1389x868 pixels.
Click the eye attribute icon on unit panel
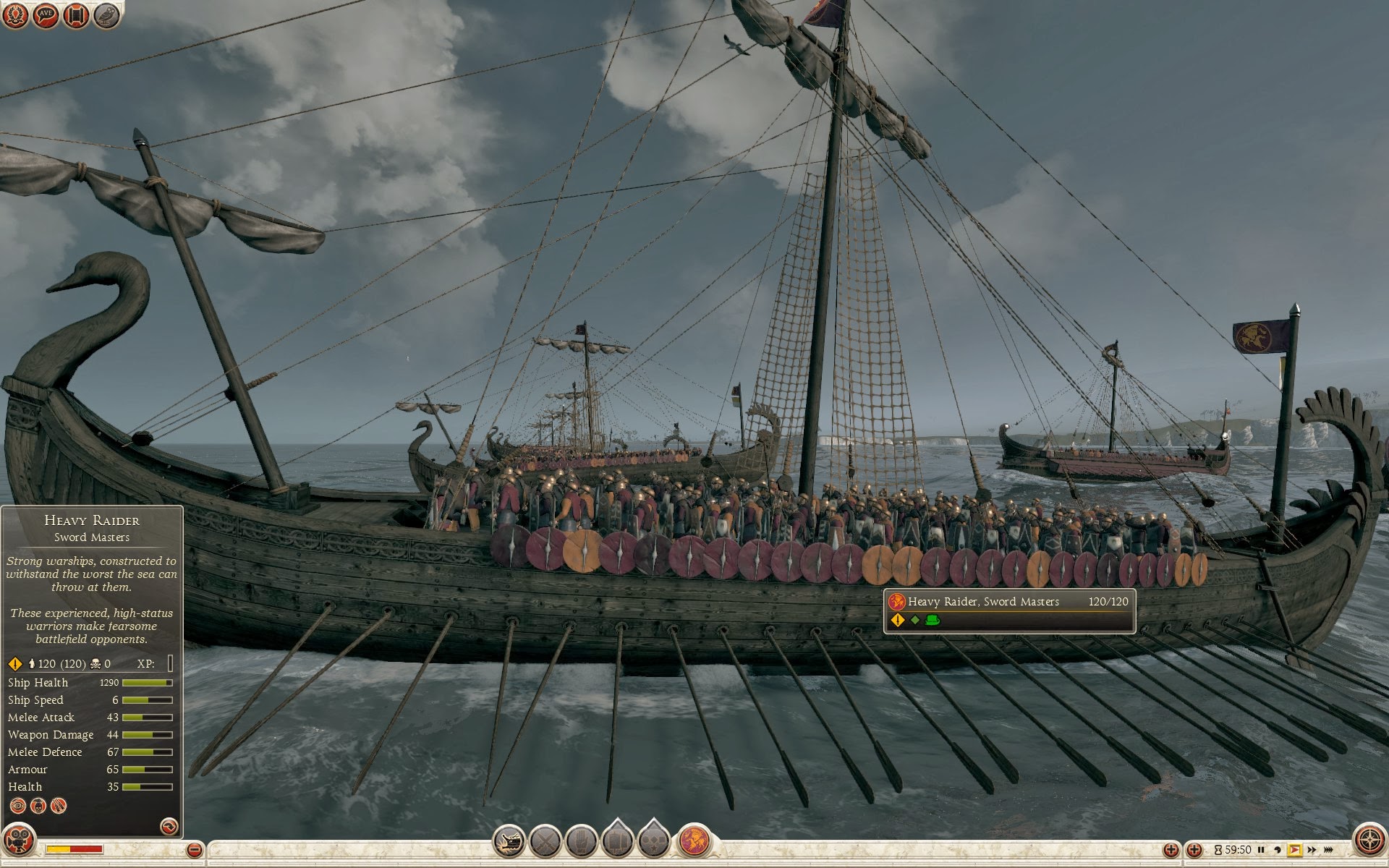(18, 805)
